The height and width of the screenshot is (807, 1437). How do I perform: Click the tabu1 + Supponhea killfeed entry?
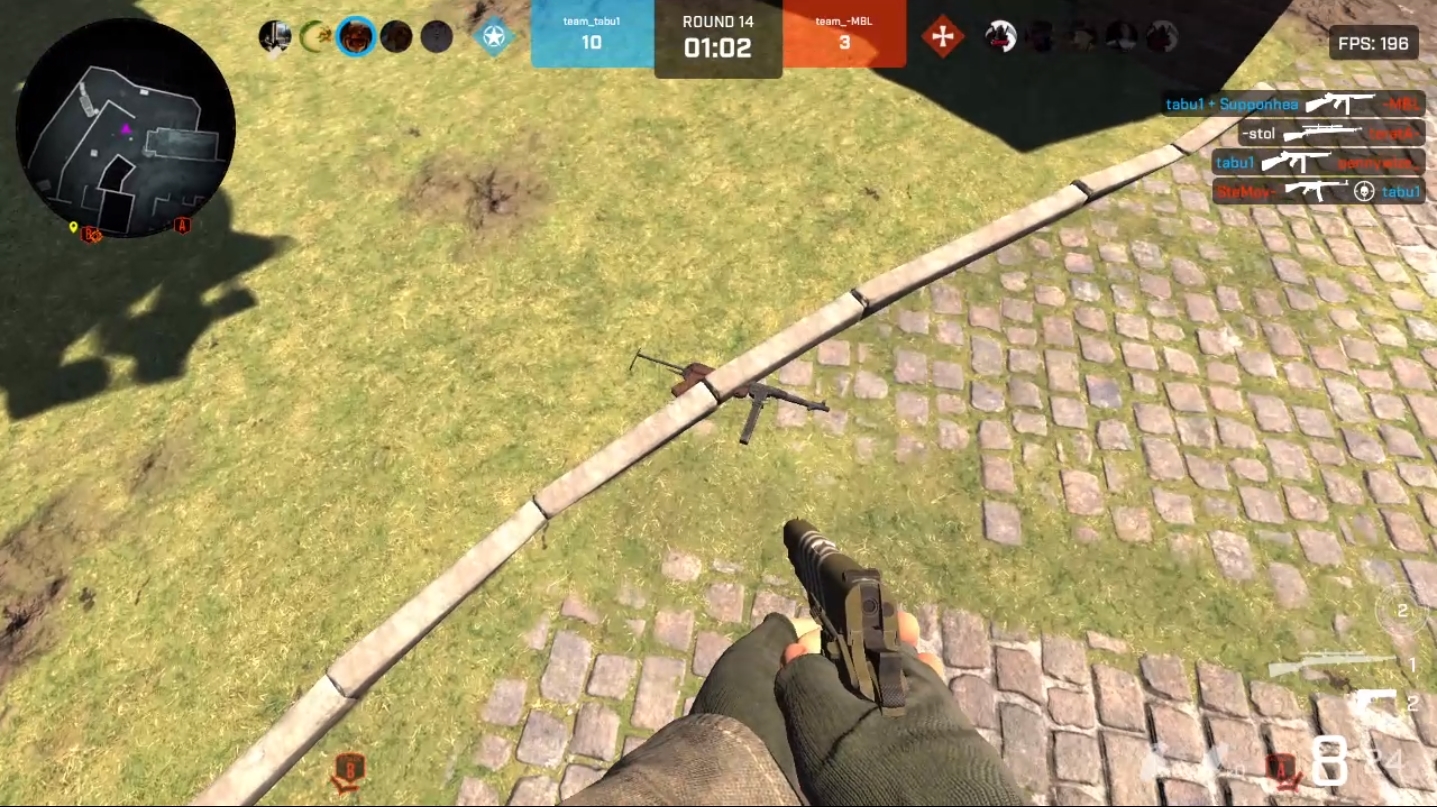click(x=1231, y=103)
